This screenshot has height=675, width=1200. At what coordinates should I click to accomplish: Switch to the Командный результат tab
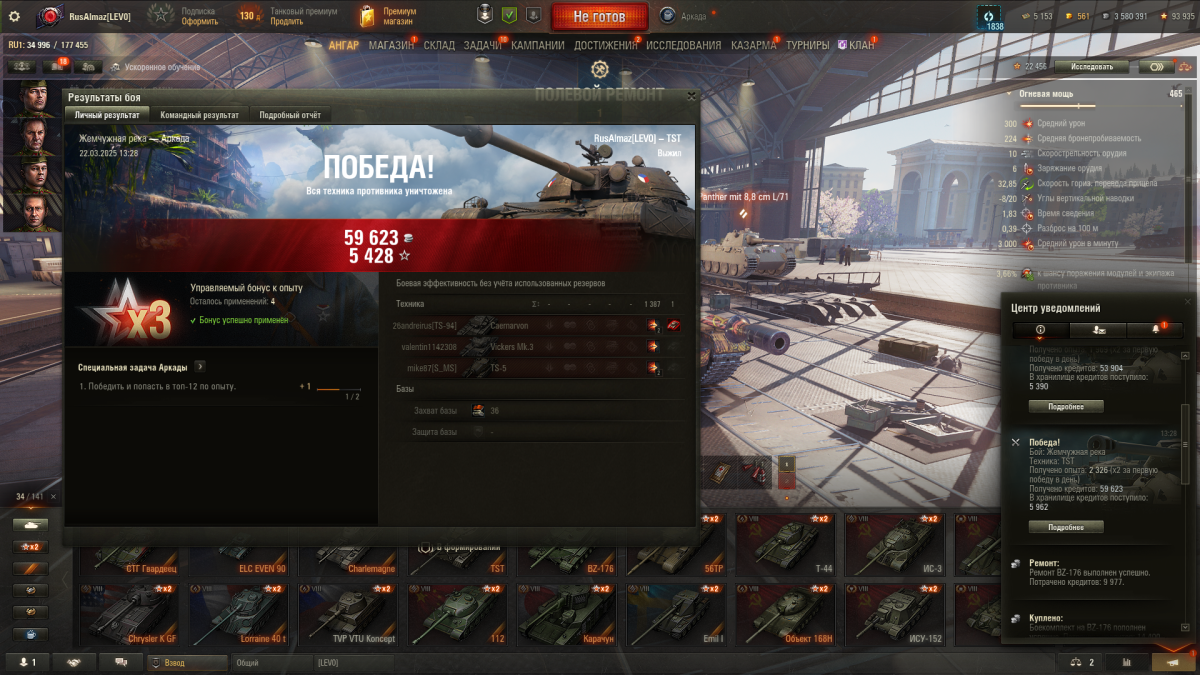pyautogui.click(x=199, y=115)
